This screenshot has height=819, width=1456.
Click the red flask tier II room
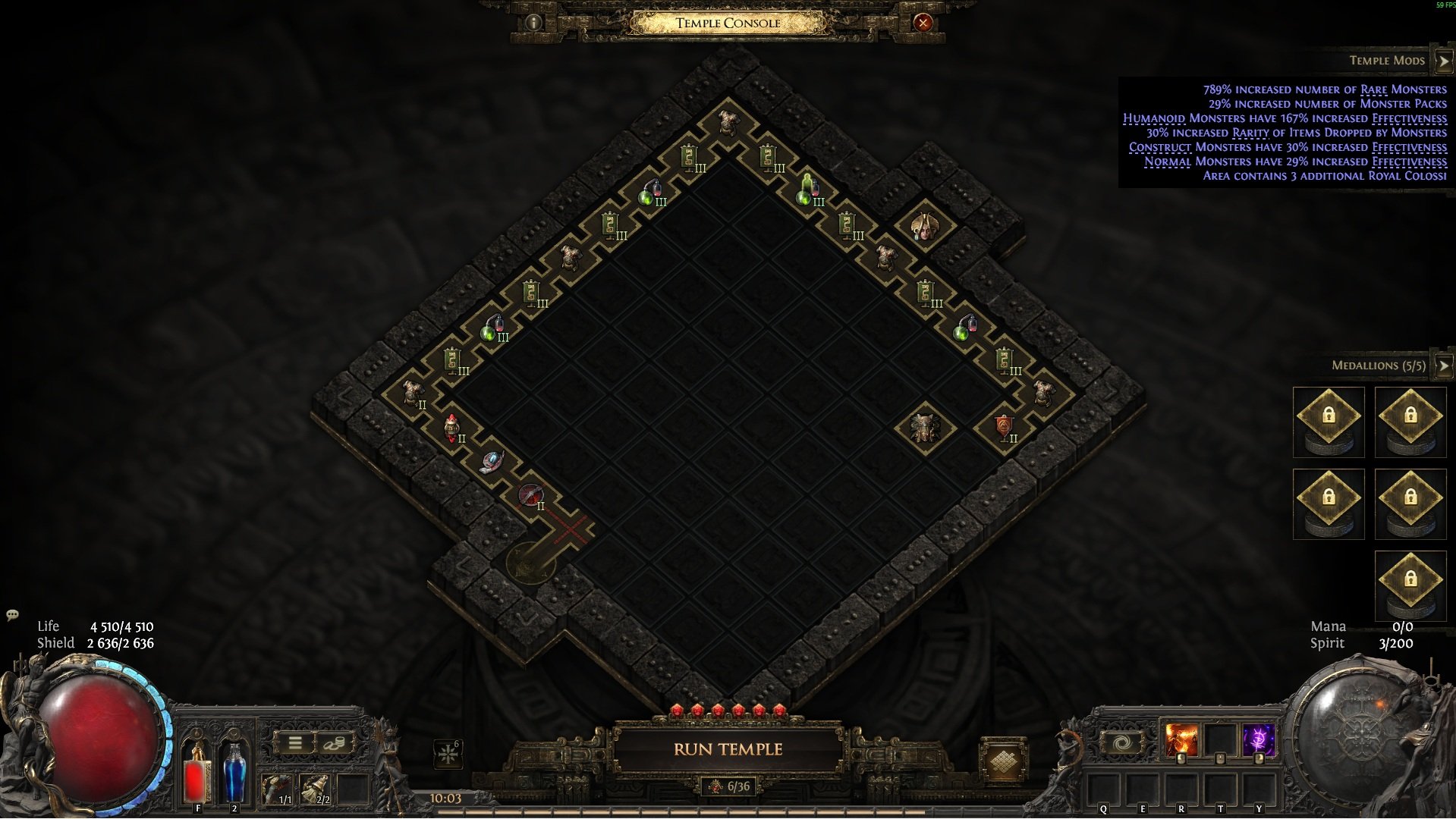point(452,428)
